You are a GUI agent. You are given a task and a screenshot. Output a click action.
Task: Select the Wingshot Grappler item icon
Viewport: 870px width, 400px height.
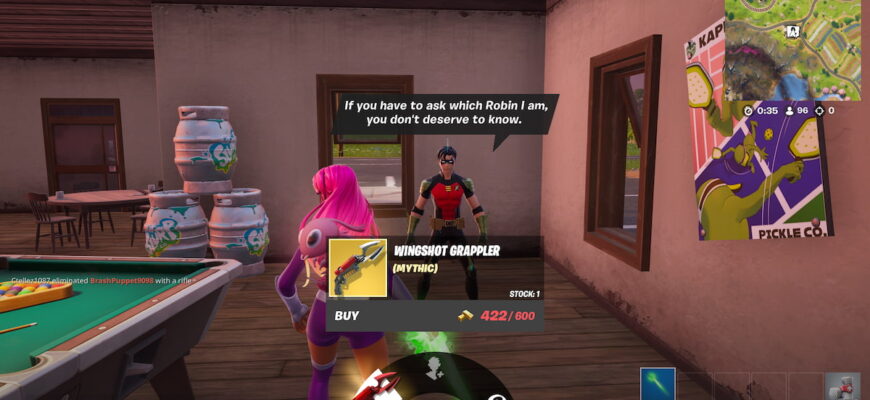pos(358,268)
